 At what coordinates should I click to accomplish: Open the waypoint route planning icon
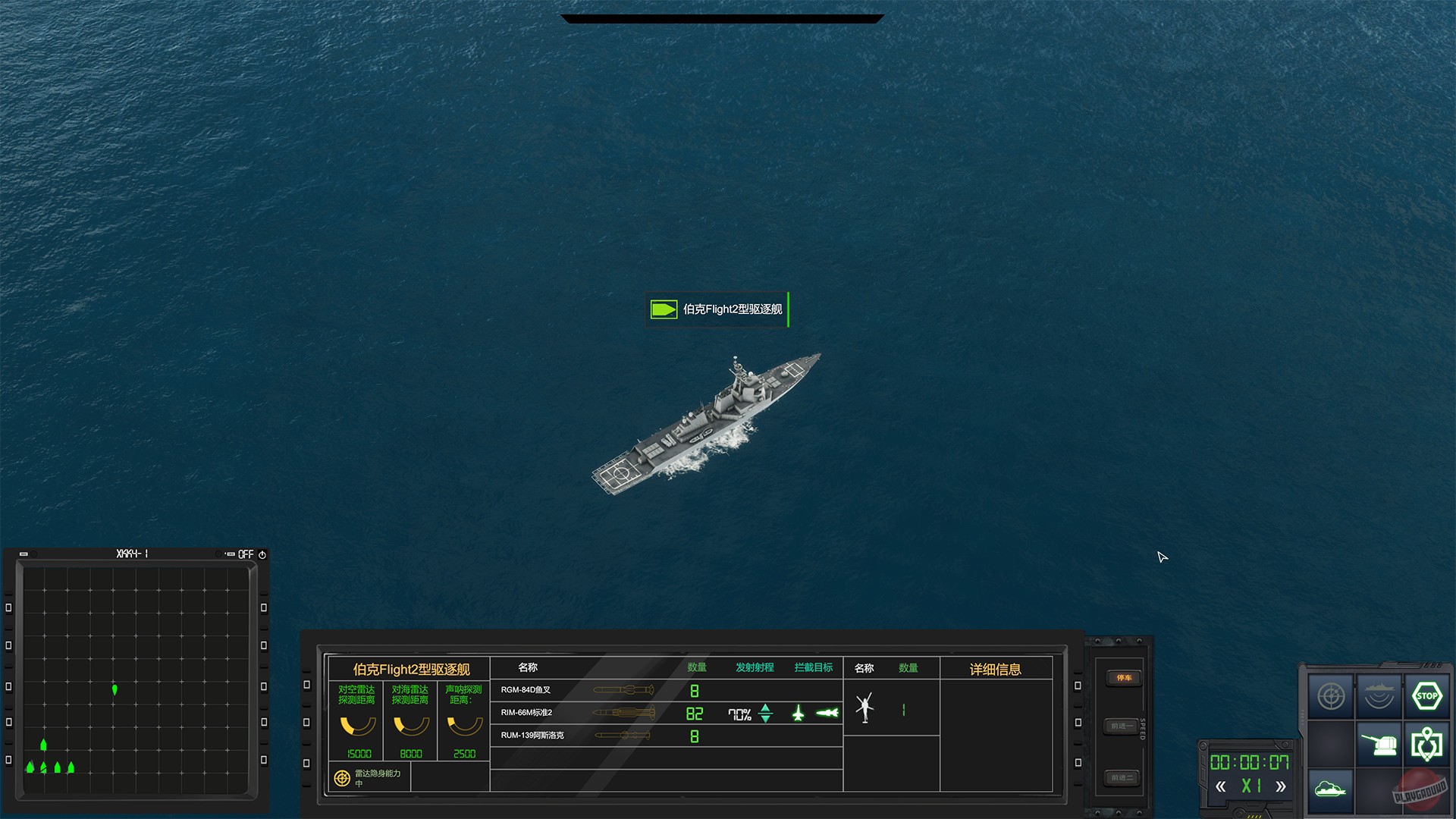click(1428, 742)
